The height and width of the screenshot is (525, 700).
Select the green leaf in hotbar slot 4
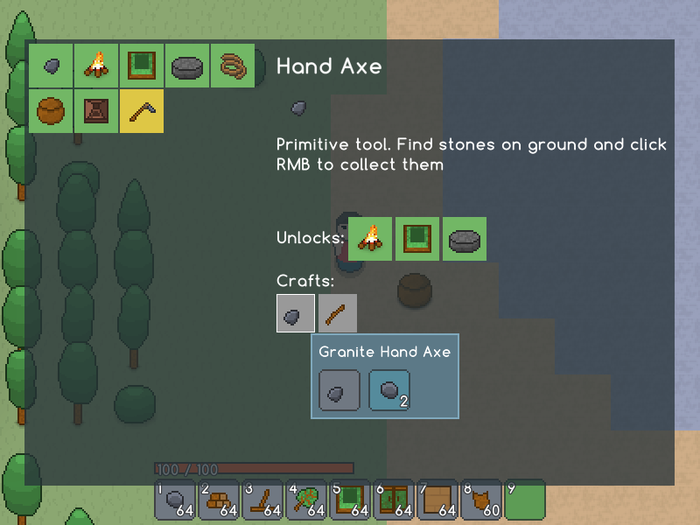pyautogui.click(x=306, y=499)
